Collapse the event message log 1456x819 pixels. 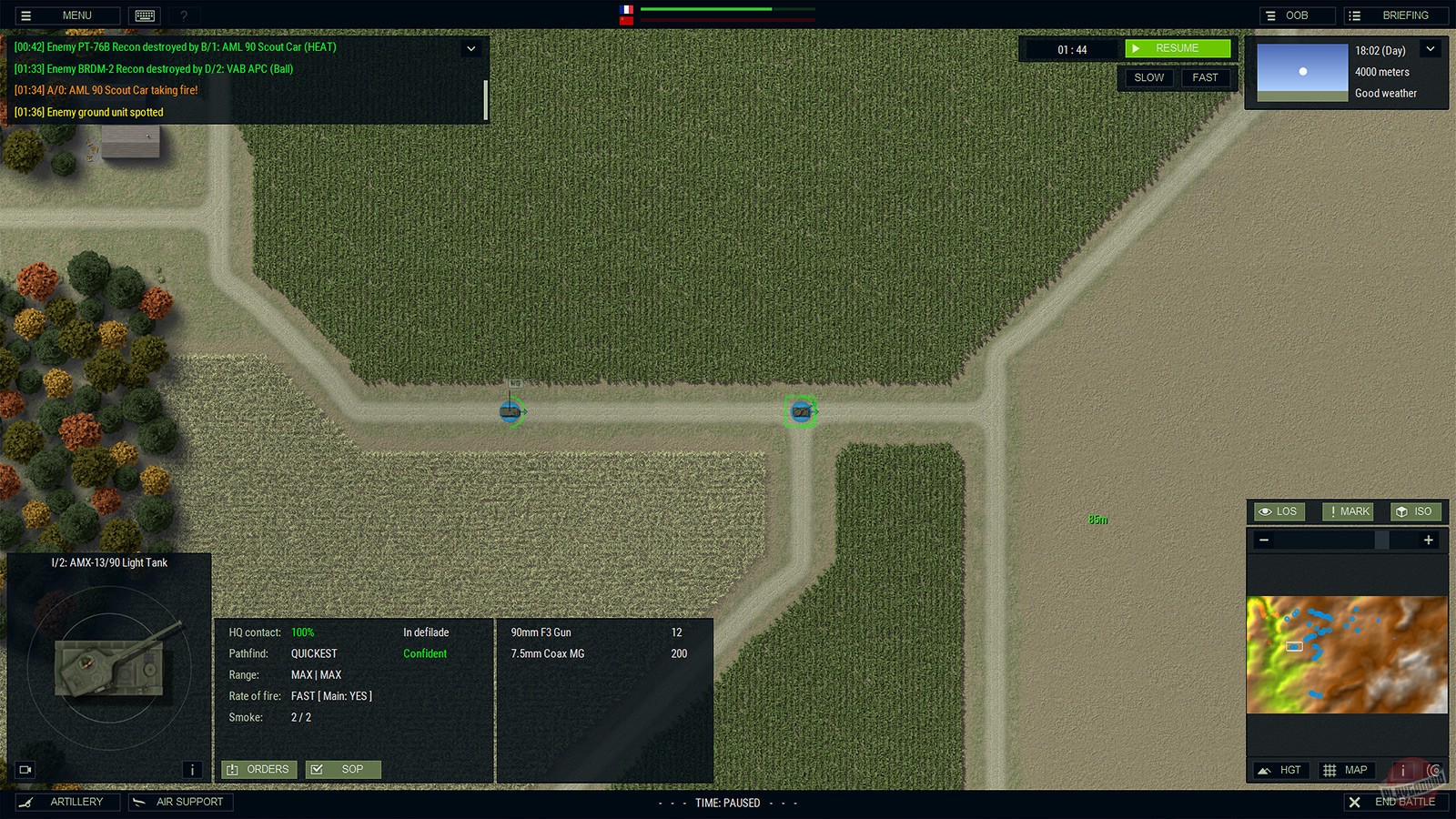point(470,48)
